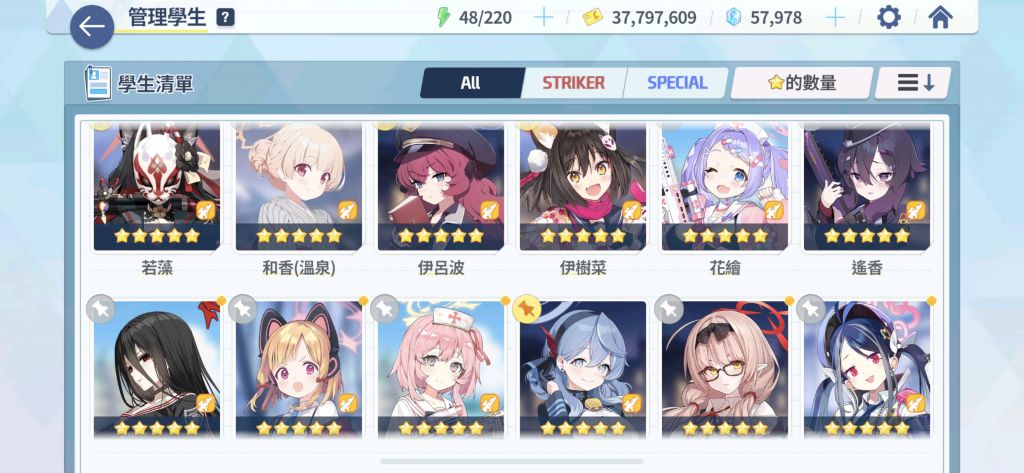Switch to the SPECIAL tab
Viewport: 1024px width, 473px height.
pos(677,83)
